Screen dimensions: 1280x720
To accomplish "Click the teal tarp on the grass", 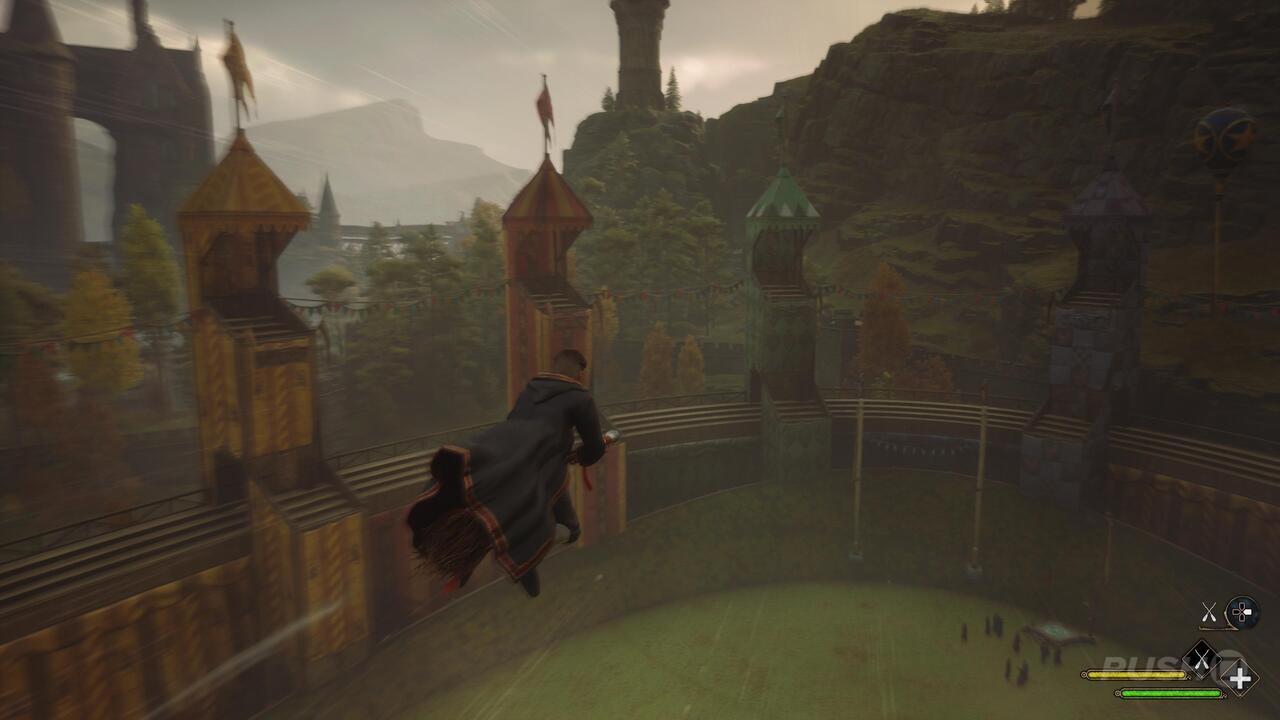I will tap(1054, 633).
